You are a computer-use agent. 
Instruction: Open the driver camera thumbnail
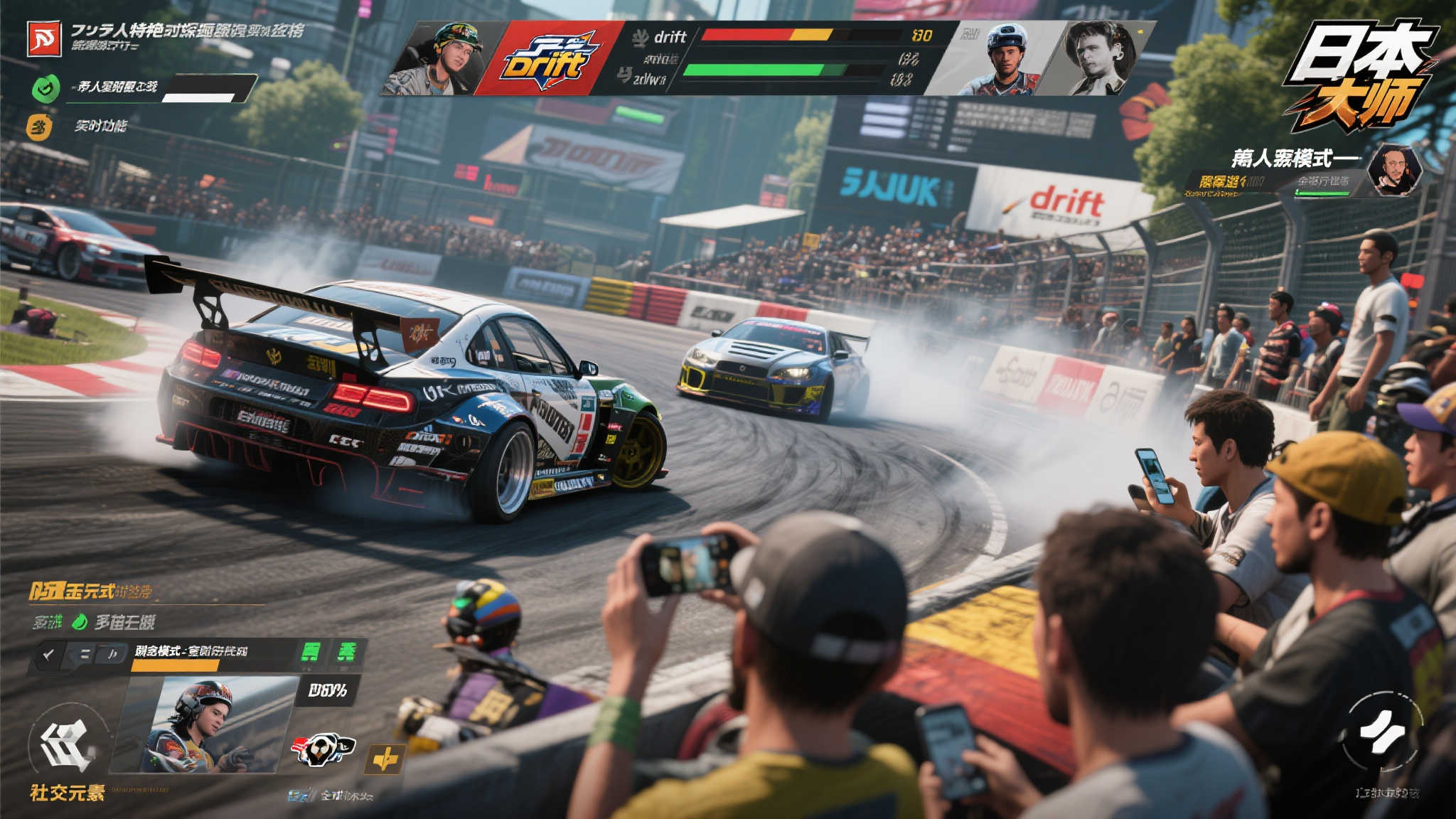(205, 724)
